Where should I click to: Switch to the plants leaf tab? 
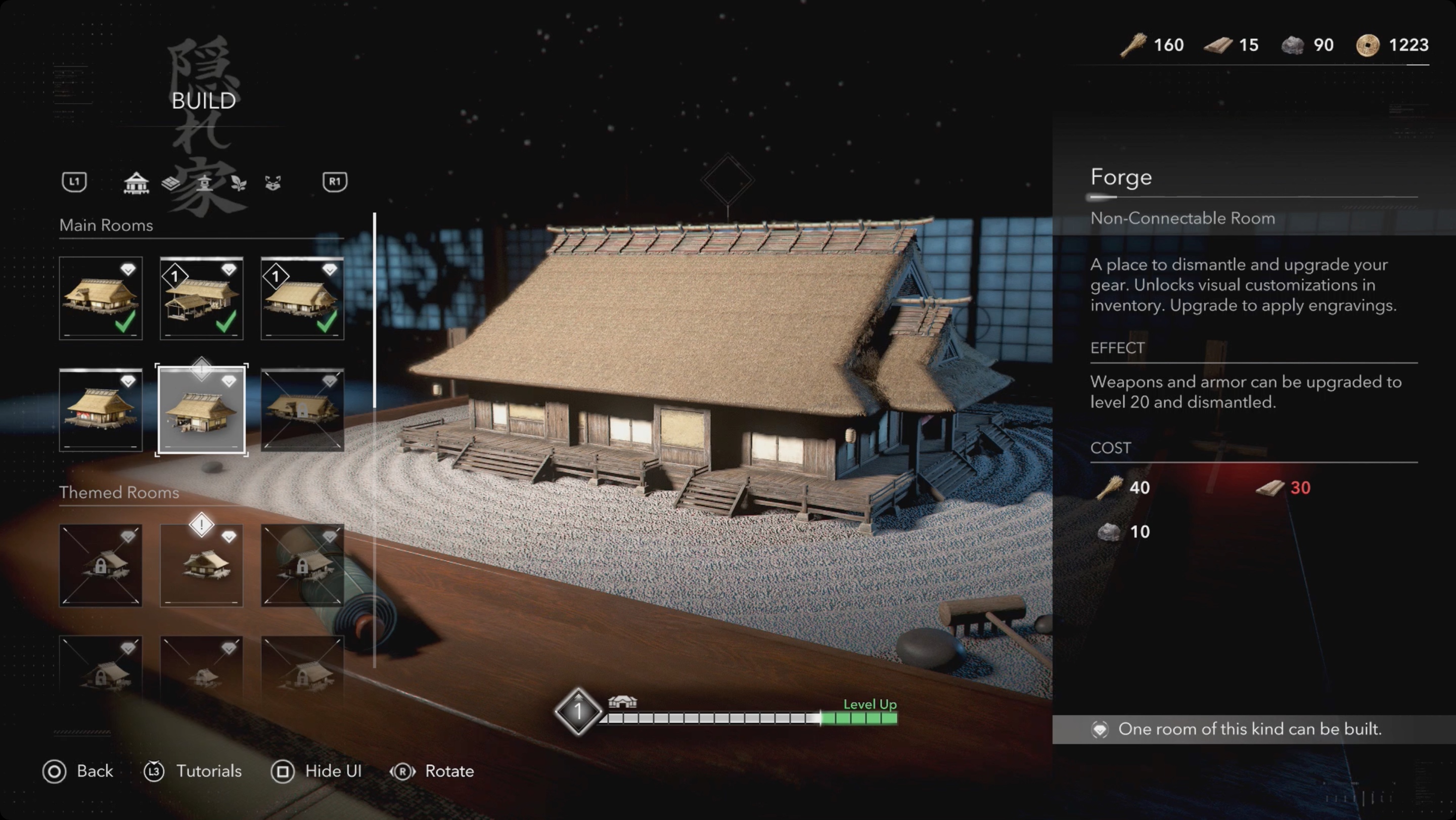(239, 183)
